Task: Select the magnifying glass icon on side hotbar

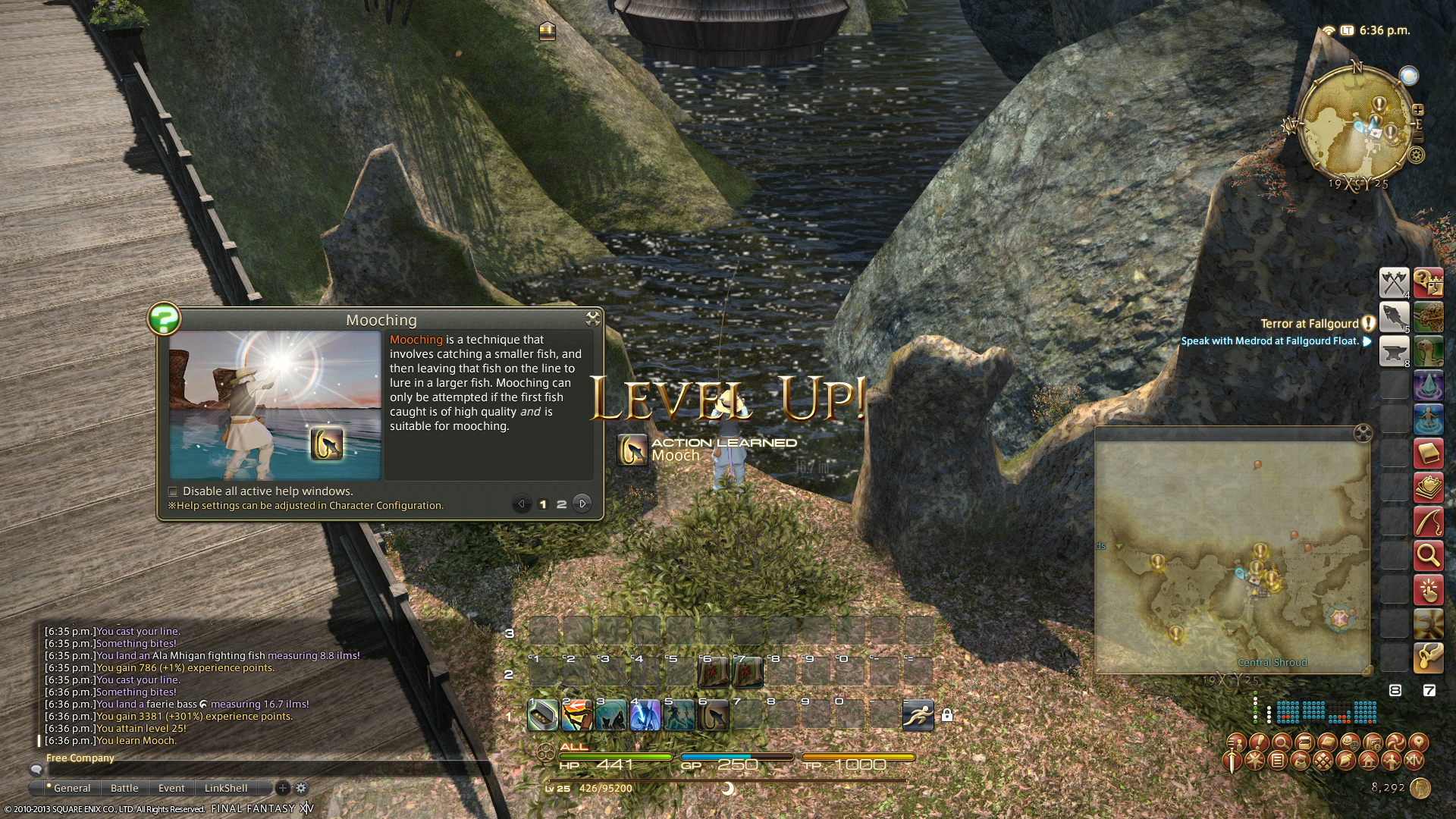Action: click(x=1428, y=556)
